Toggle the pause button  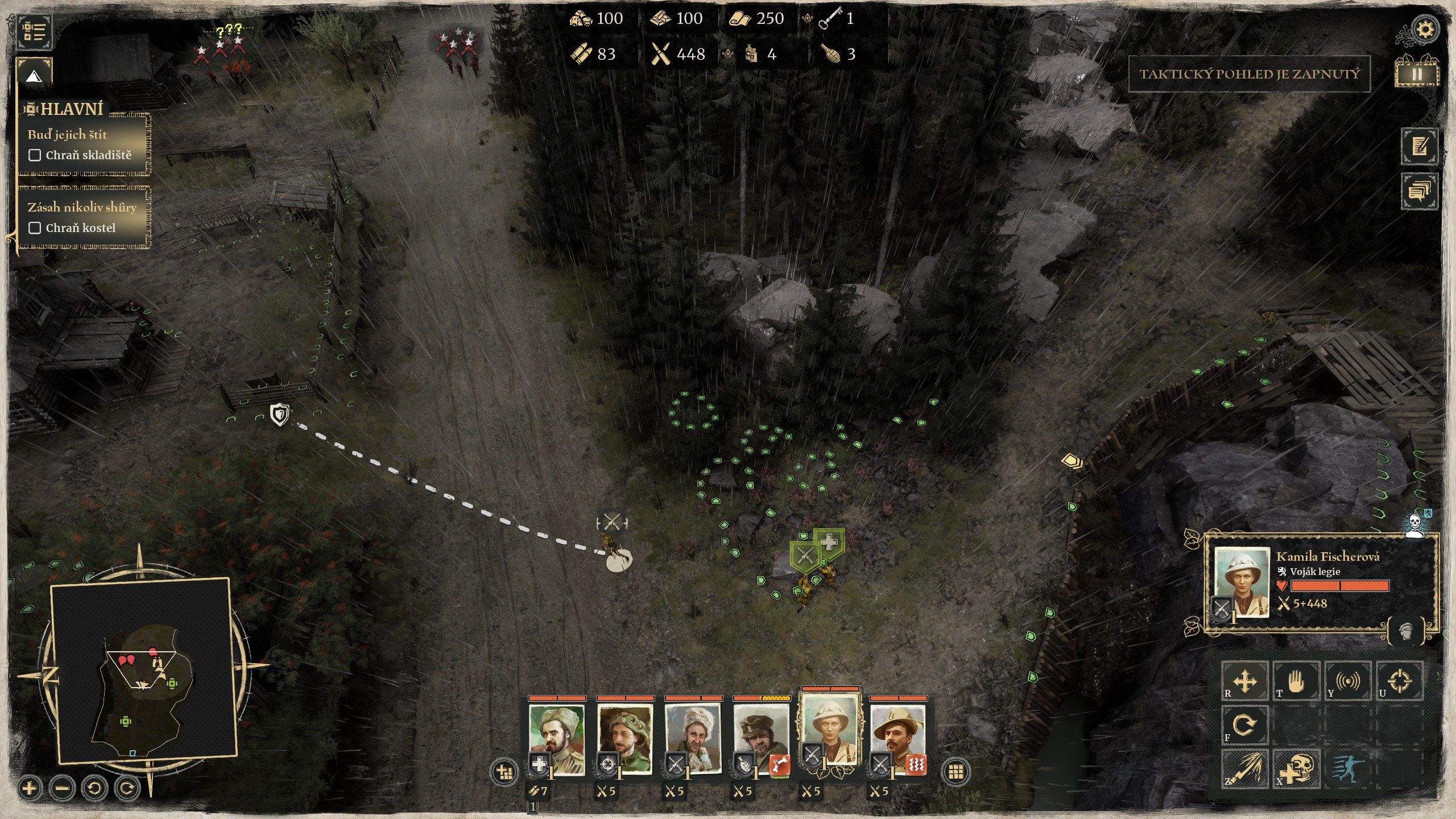pyautogui.click(x=1416, y=74)
